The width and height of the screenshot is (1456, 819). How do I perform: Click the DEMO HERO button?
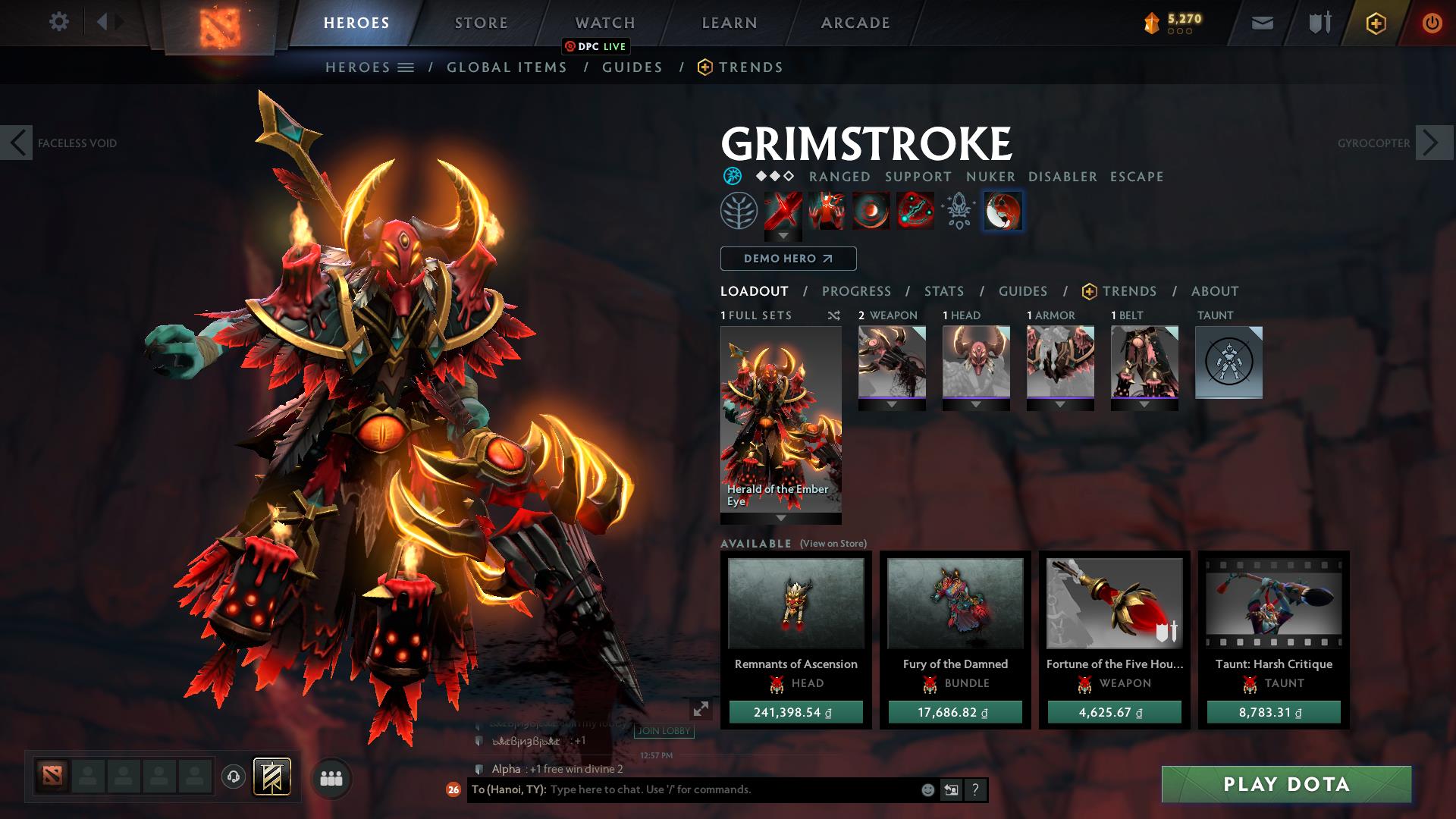pos(786,259)
